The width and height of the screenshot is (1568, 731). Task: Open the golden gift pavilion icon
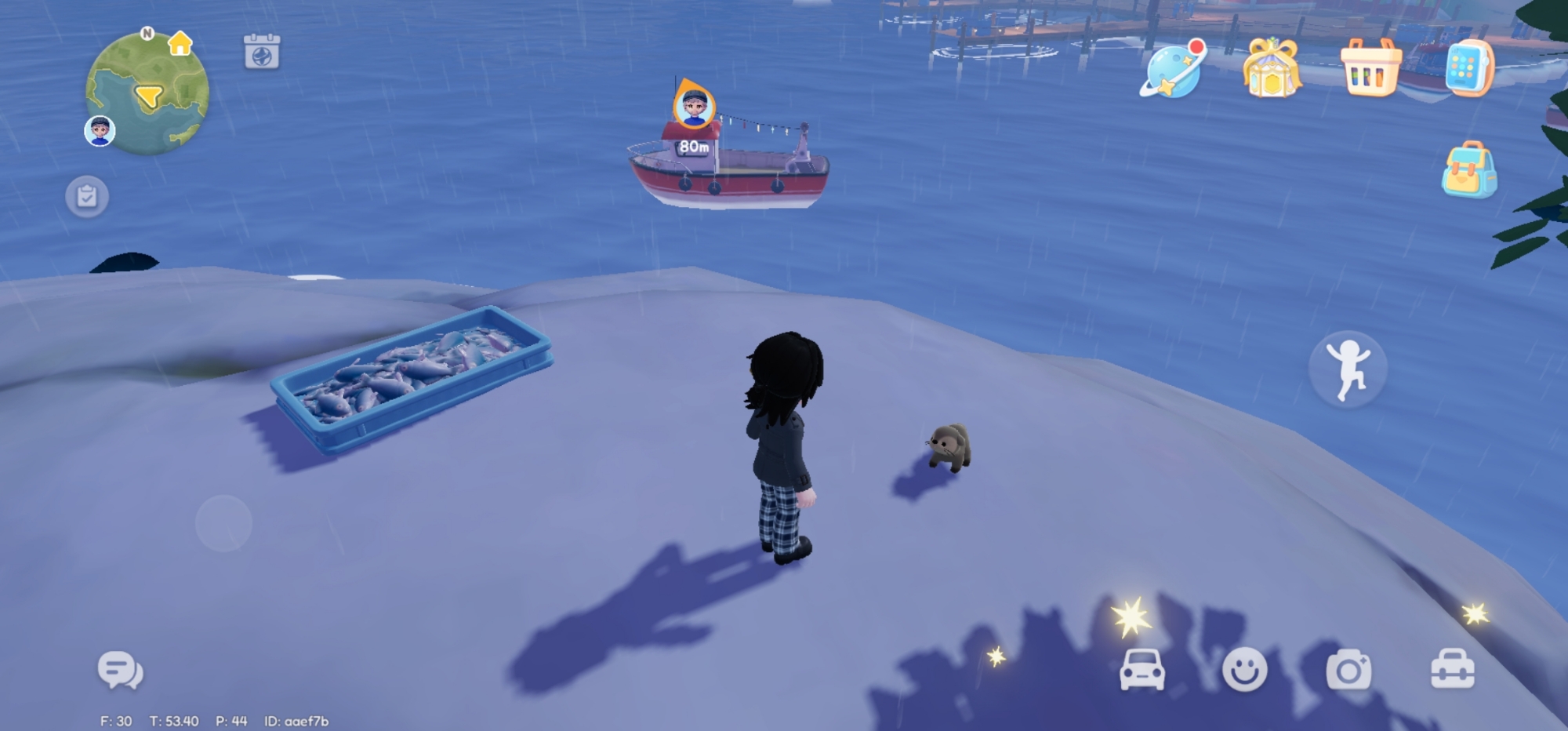tap(1271, 69)
